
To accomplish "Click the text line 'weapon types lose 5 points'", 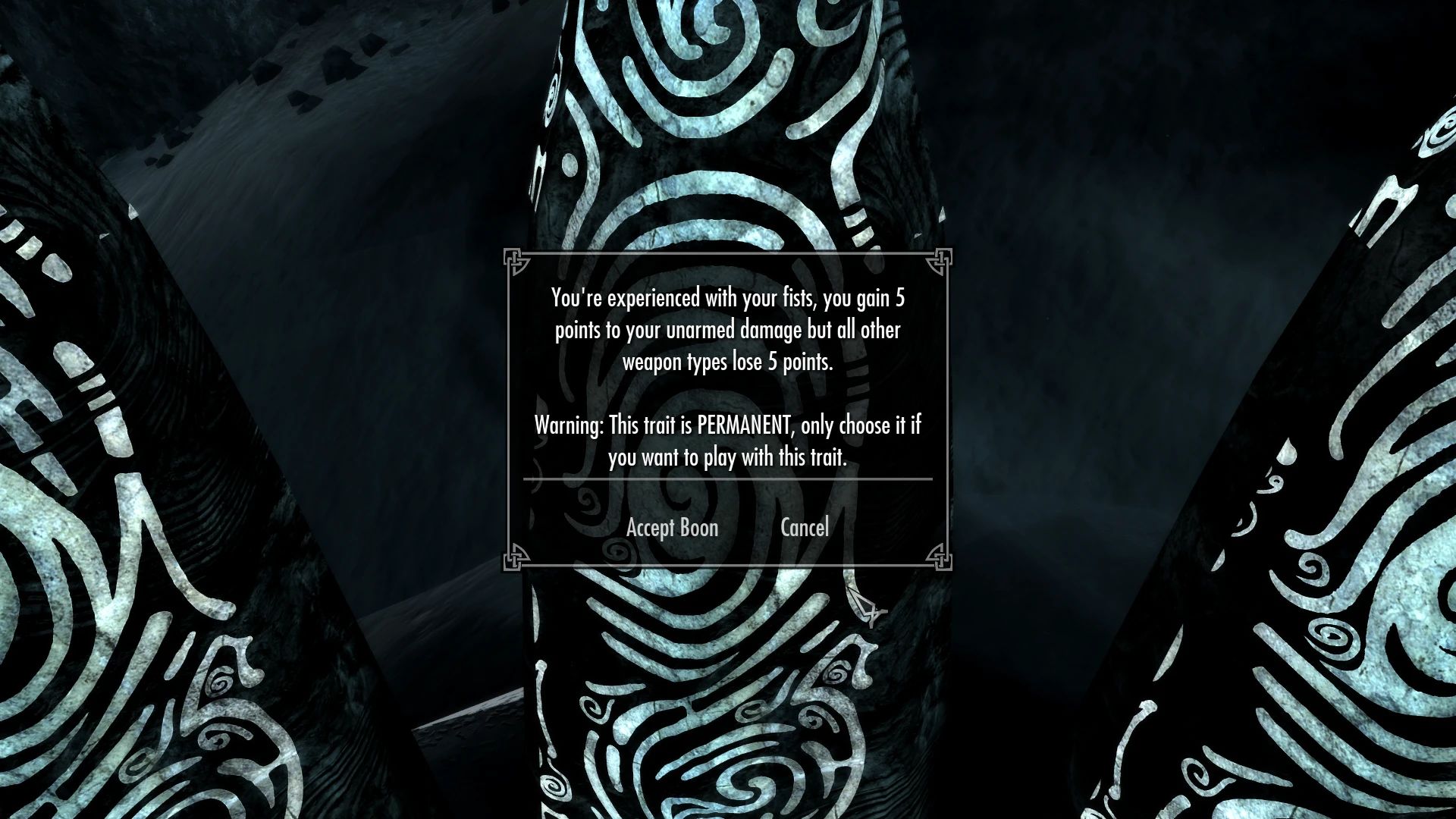I will point(728,362).
